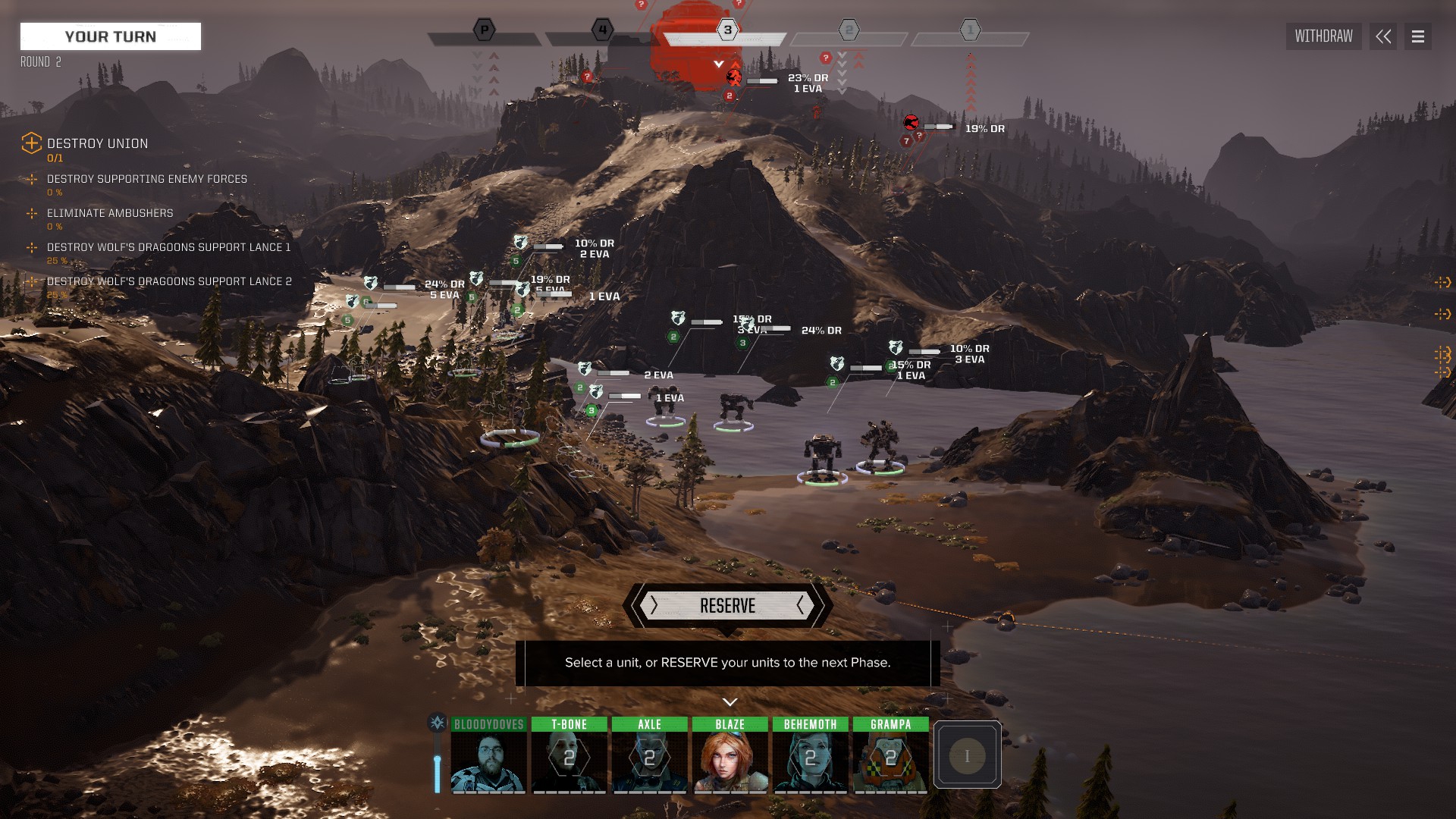This screenshot has width=1456, height=819.
Task: Click the empty lance slot beside Grampa
Action: [x=967, y=755]
